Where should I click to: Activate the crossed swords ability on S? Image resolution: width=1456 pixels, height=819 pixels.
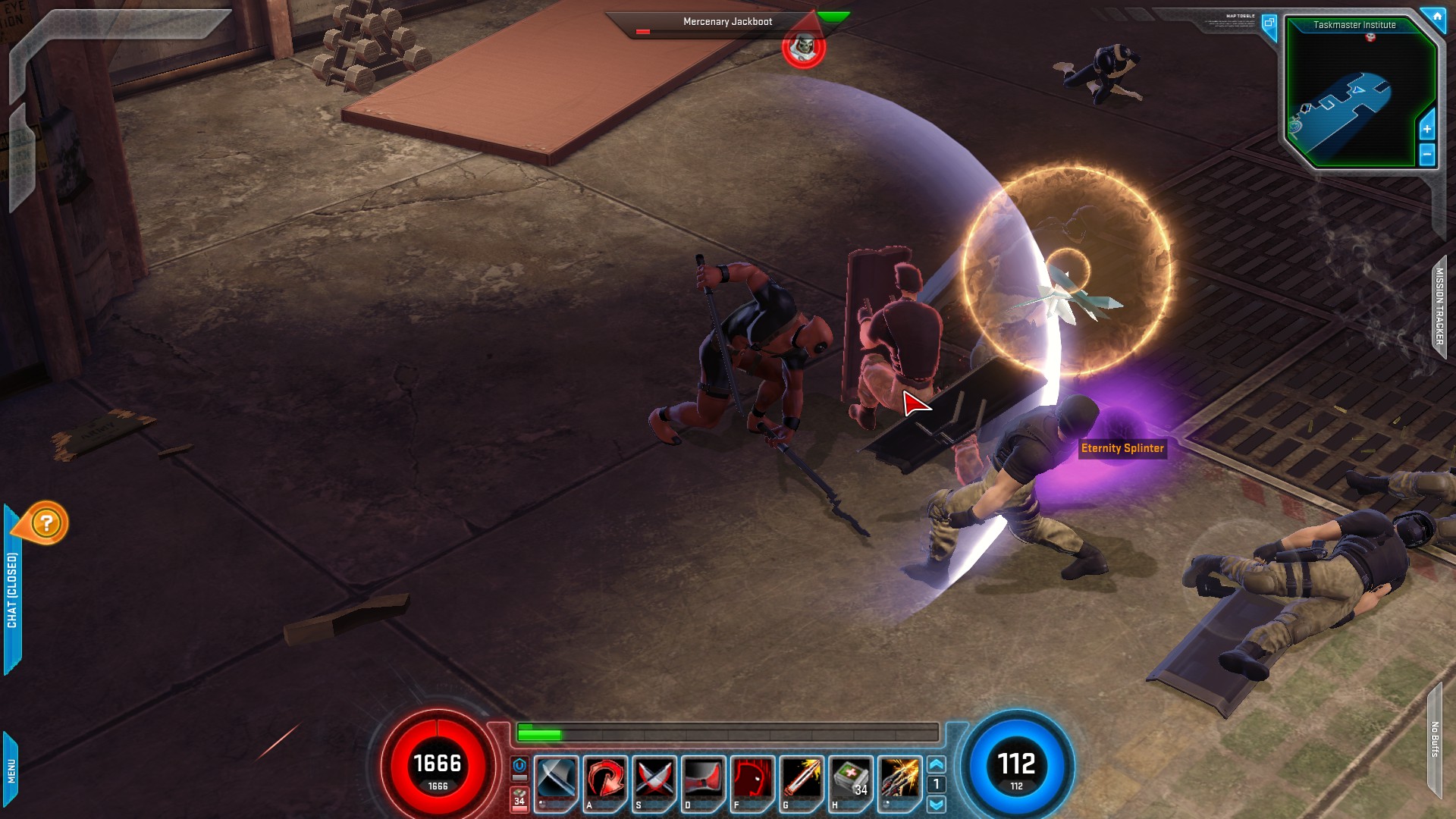coord(654,779)
